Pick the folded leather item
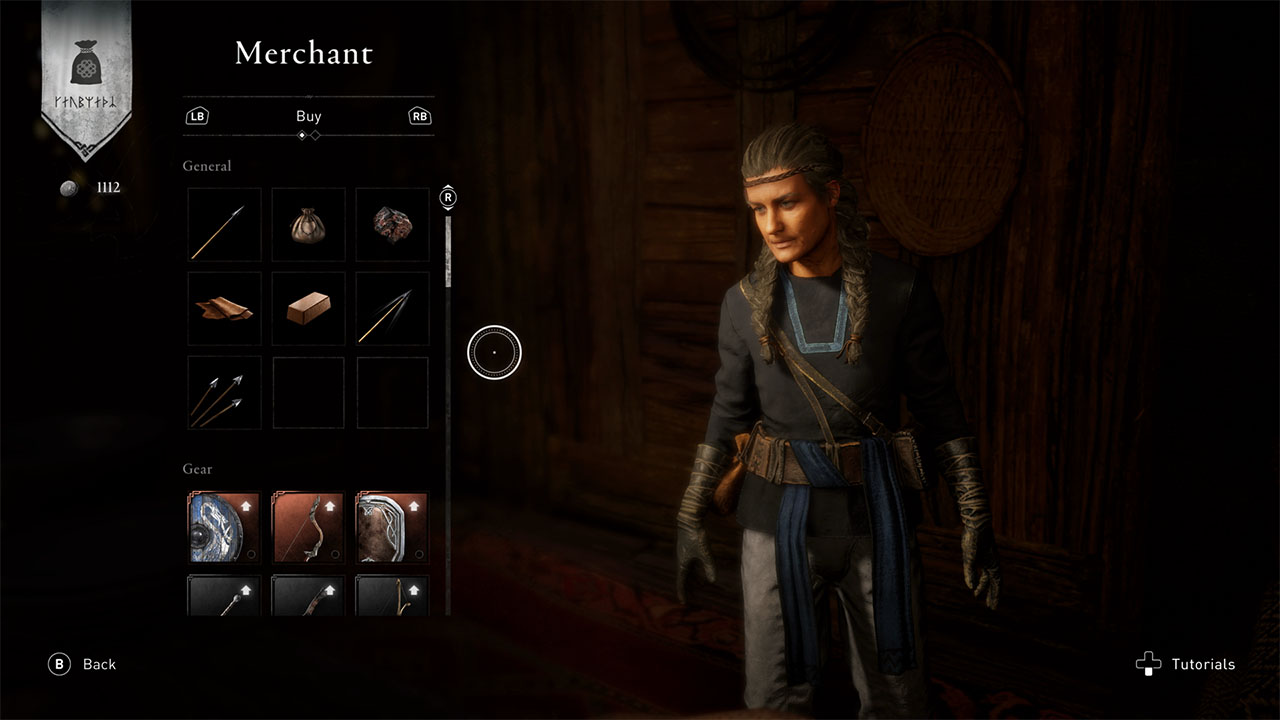1280x720 pixels. (x=225, y=309)
